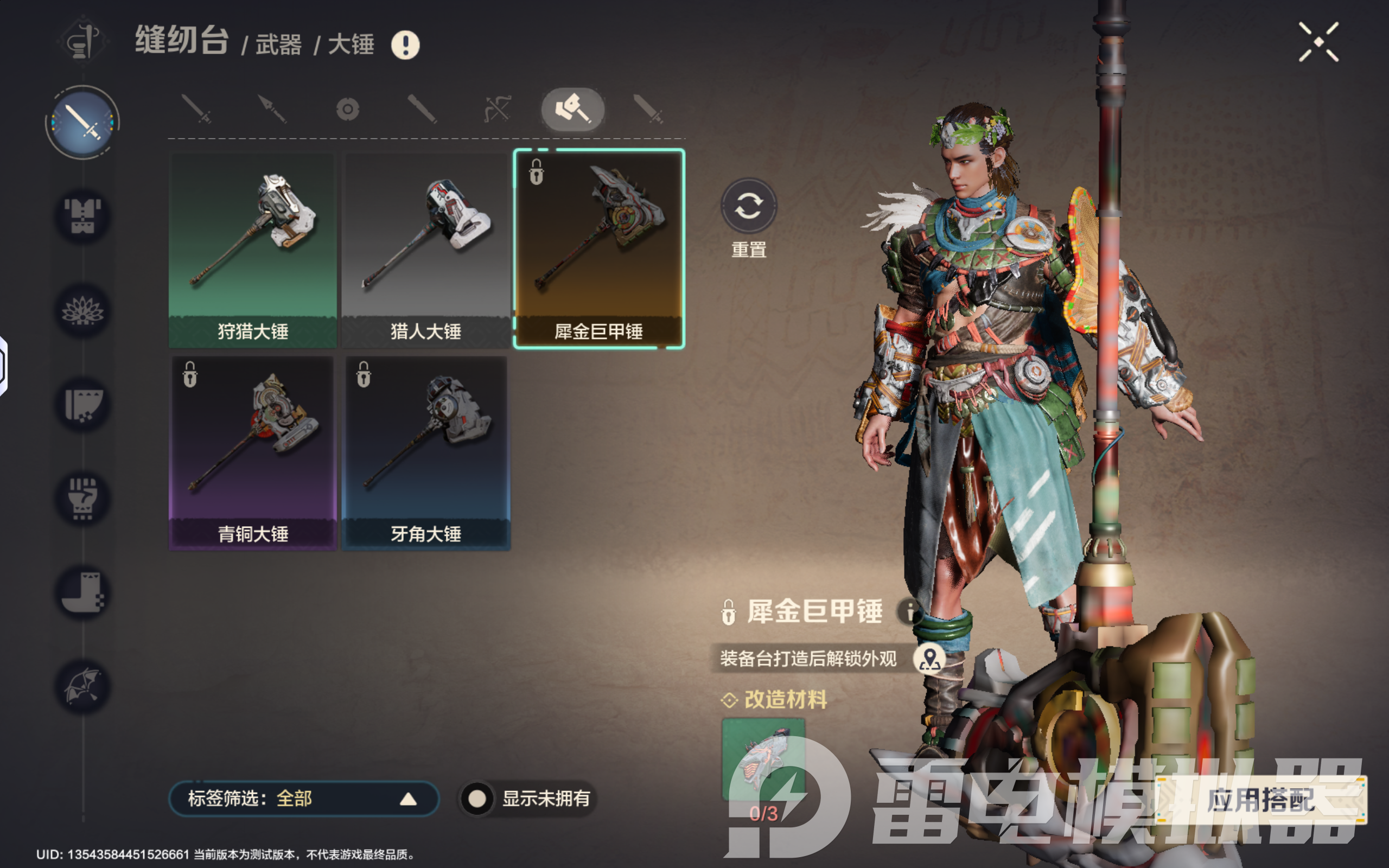Open the chest armor category in sidebar
Viewport: 1389px width, 868px height.
coord(82,216)
